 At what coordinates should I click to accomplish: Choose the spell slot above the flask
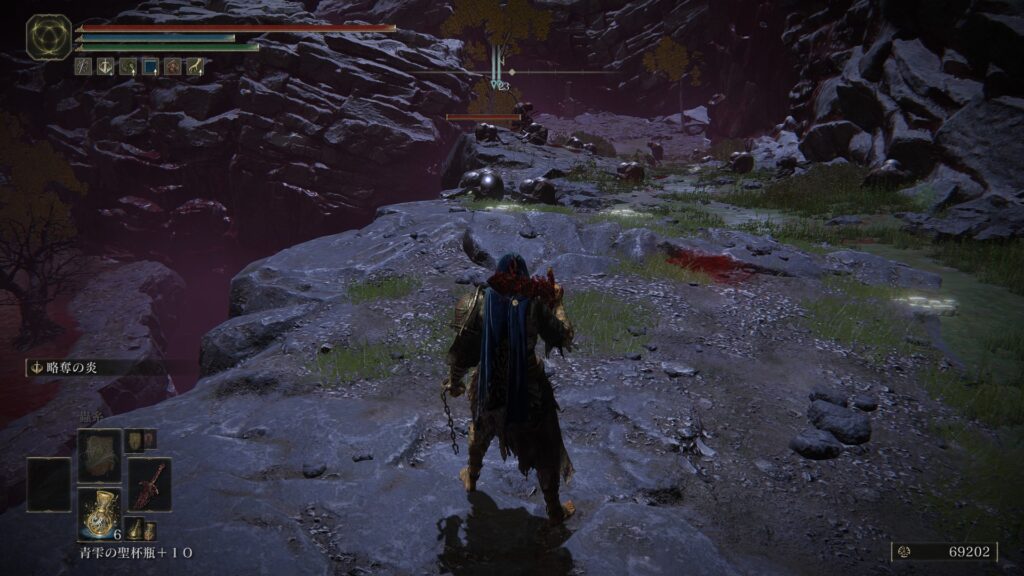[100, 454]
